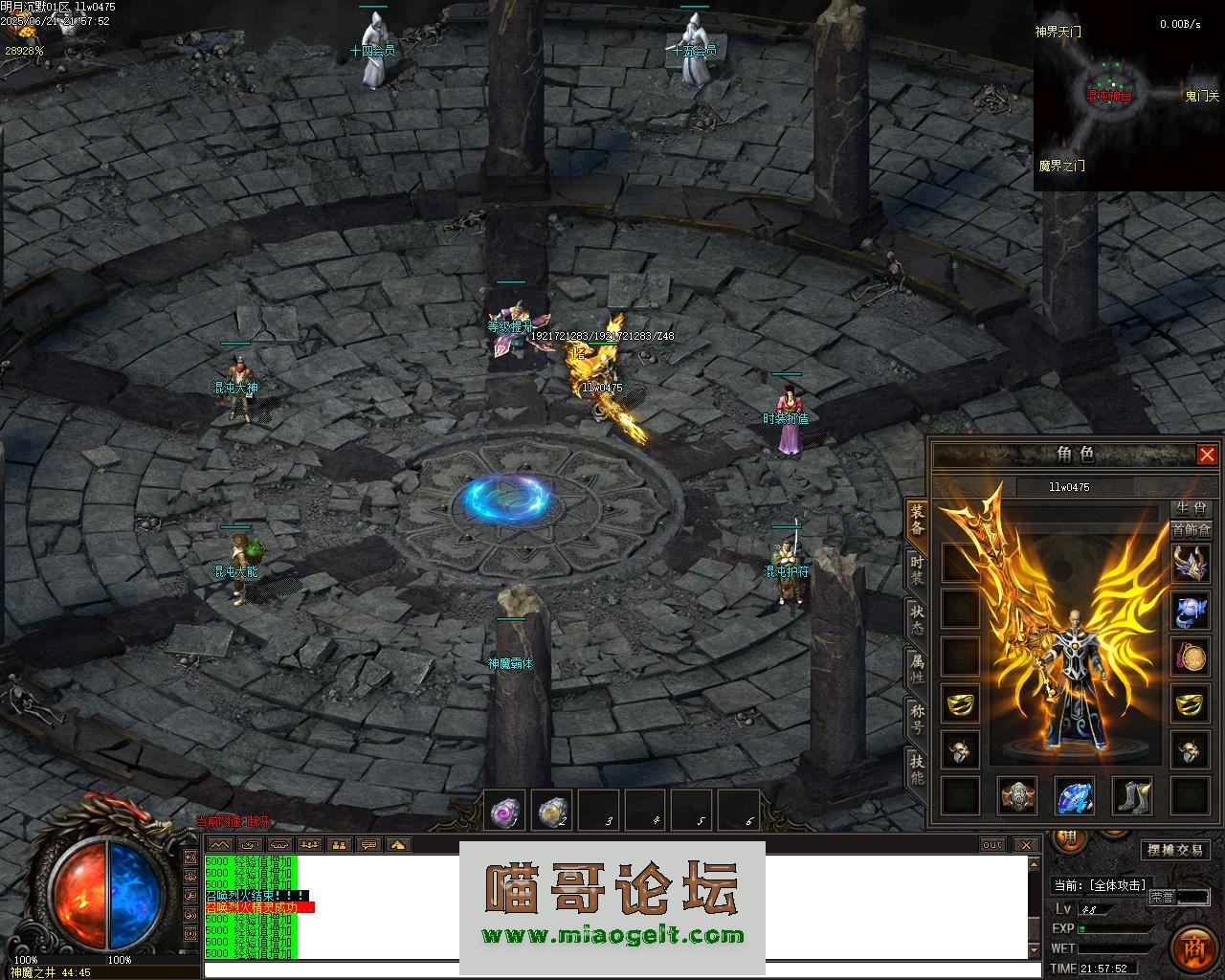The height and width of the screenshot is (980, 1225).
Task: Switch to the 技能 skills tab
Action: click(x=917, y=769)
